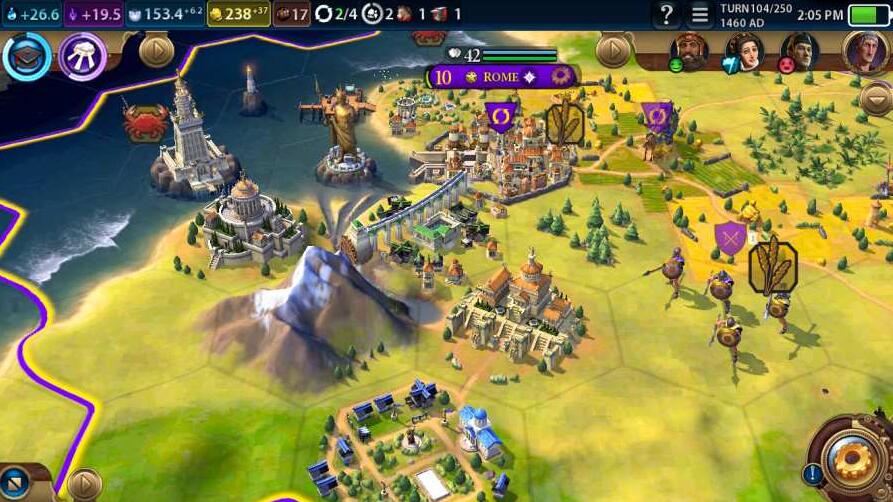Select the purple builder unit flag
The width and height of the screenshot is (893, 502).
500,118
